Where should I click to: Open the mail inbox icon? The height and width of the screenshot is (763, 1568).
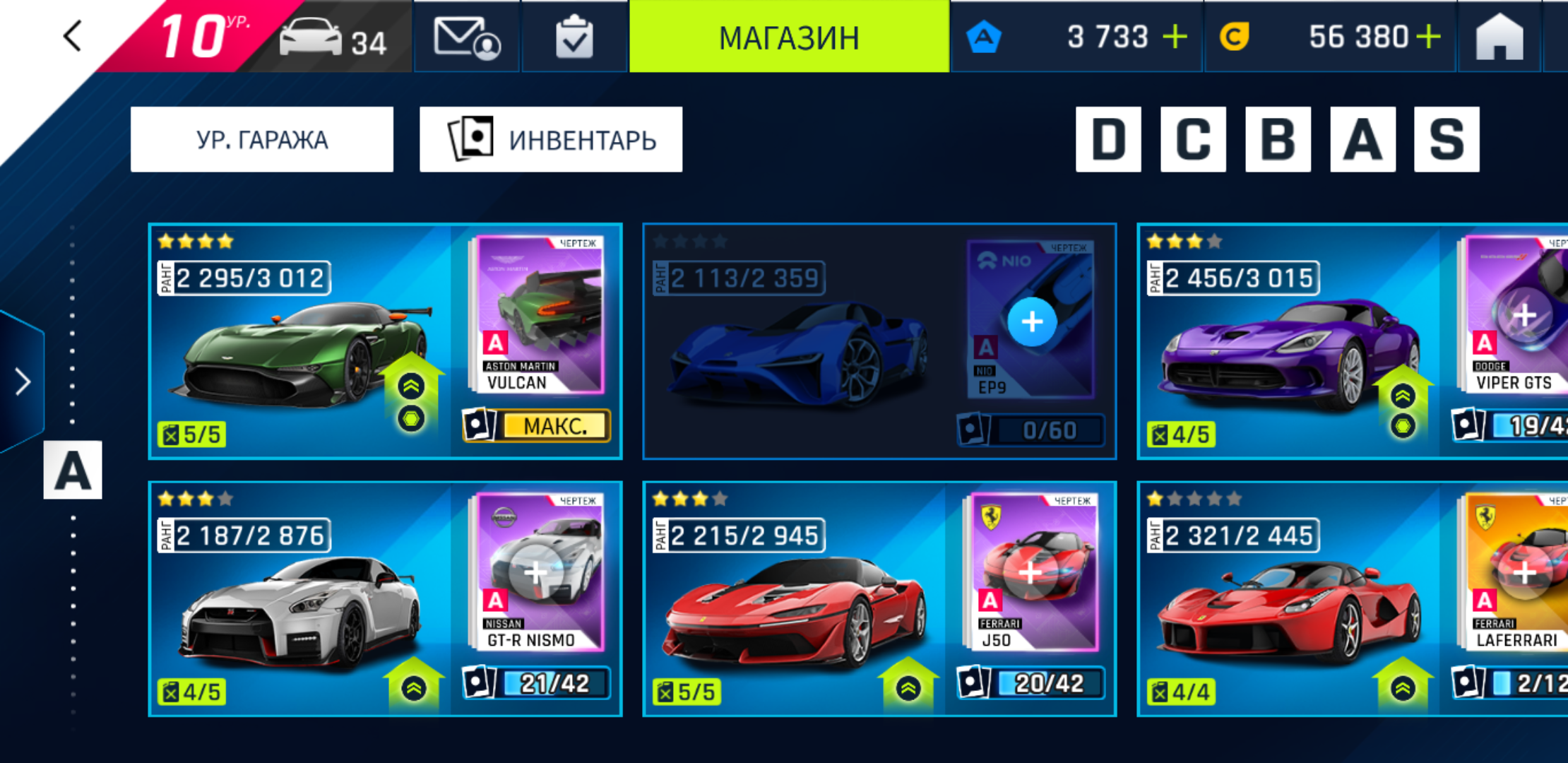pos(466,37)
